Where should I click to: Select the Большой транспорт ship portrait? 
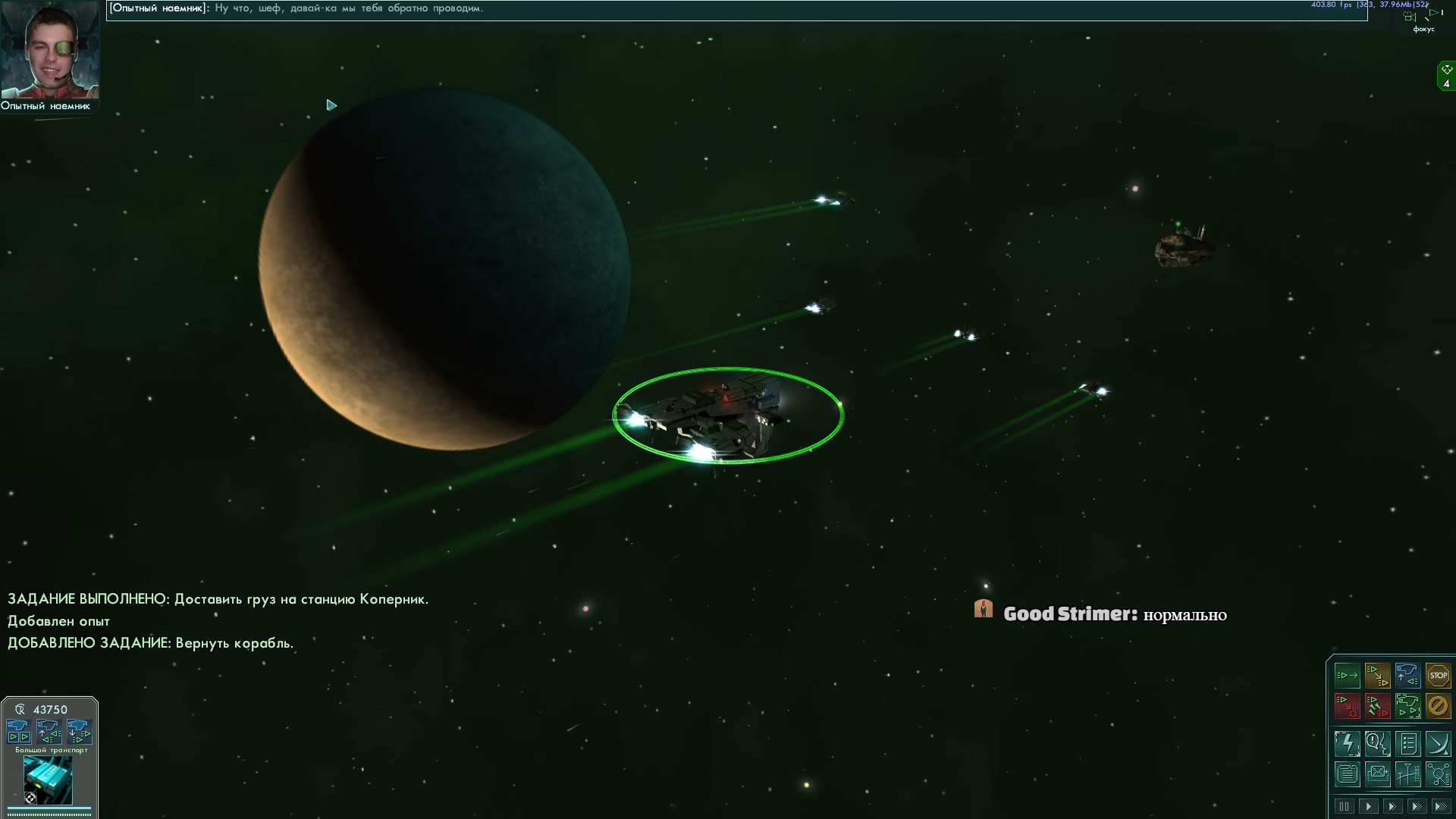pos(49,779)
